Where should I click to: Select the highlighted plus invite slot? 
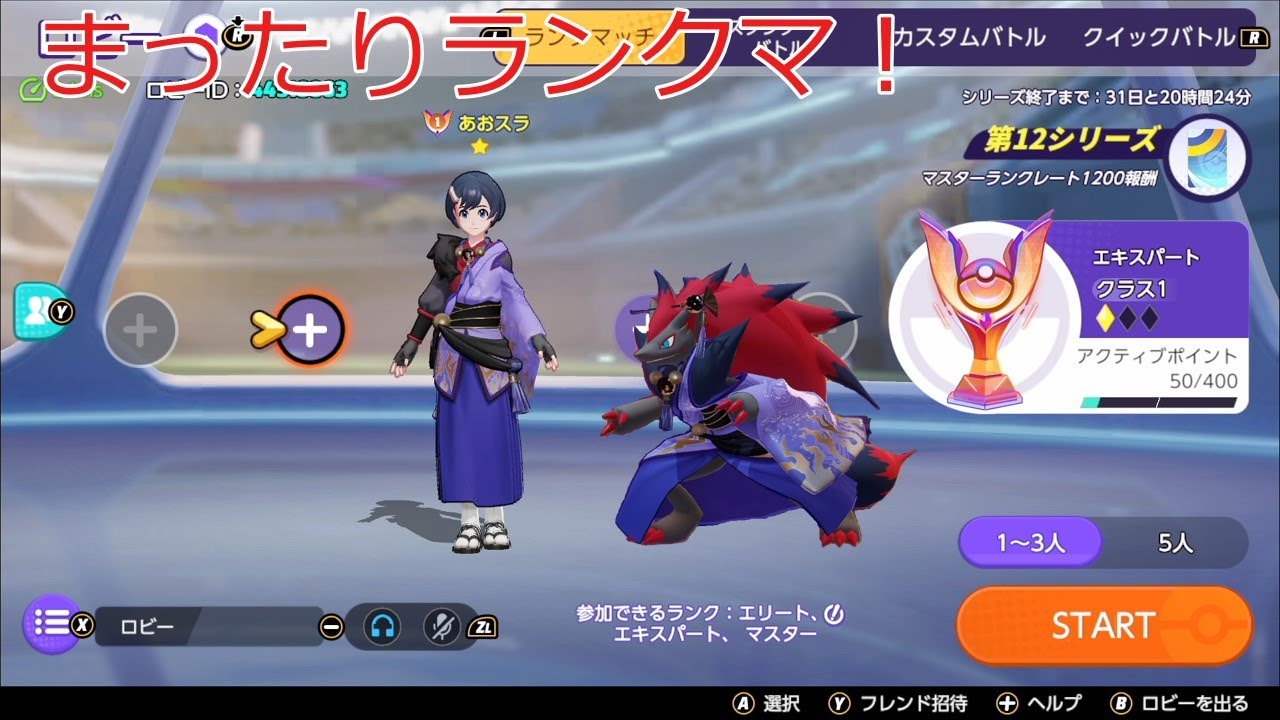tap(311, 328)
